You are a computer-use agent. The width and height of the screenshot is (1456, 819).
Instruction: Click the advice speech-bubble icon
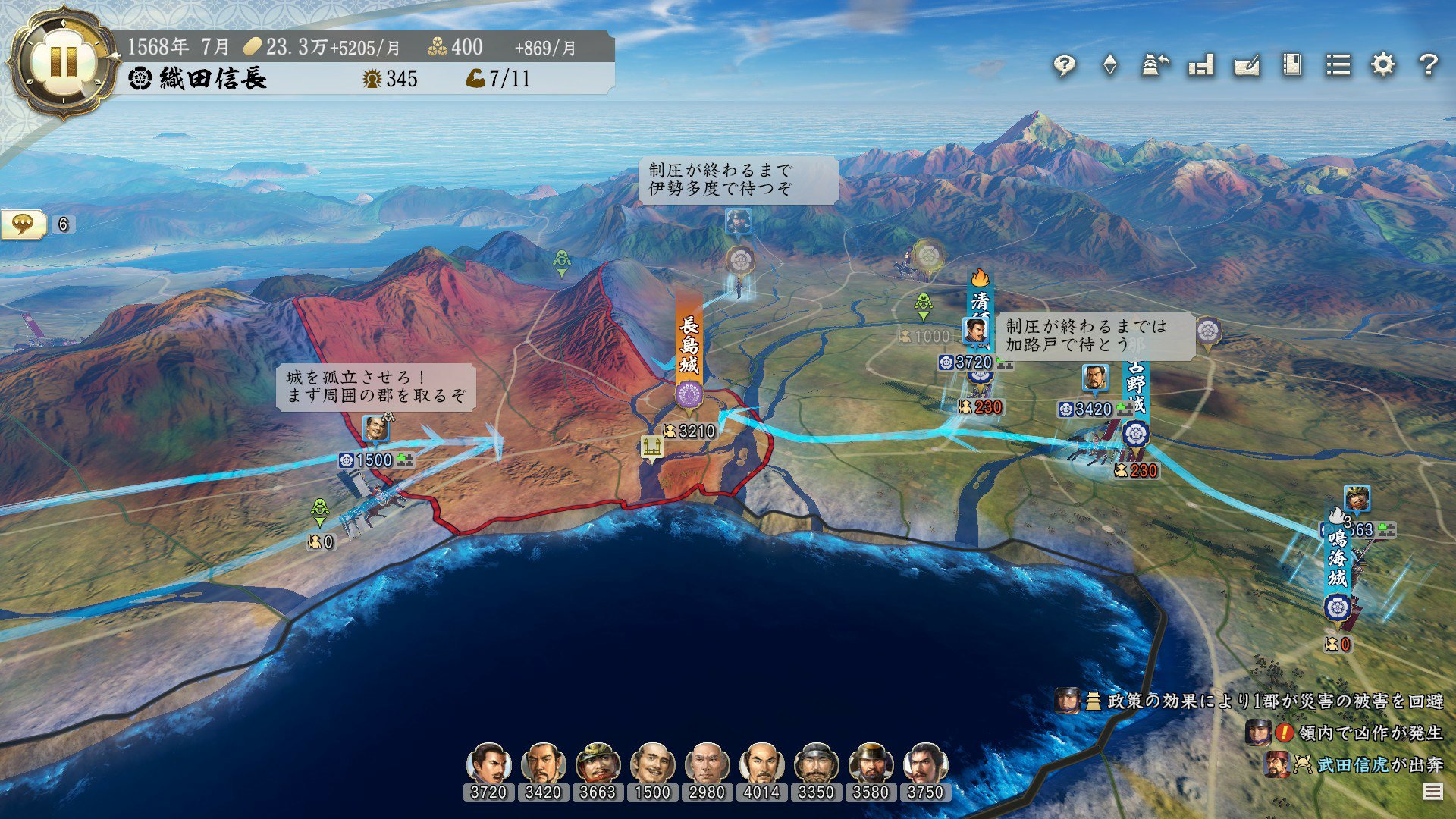(1065, 66)
